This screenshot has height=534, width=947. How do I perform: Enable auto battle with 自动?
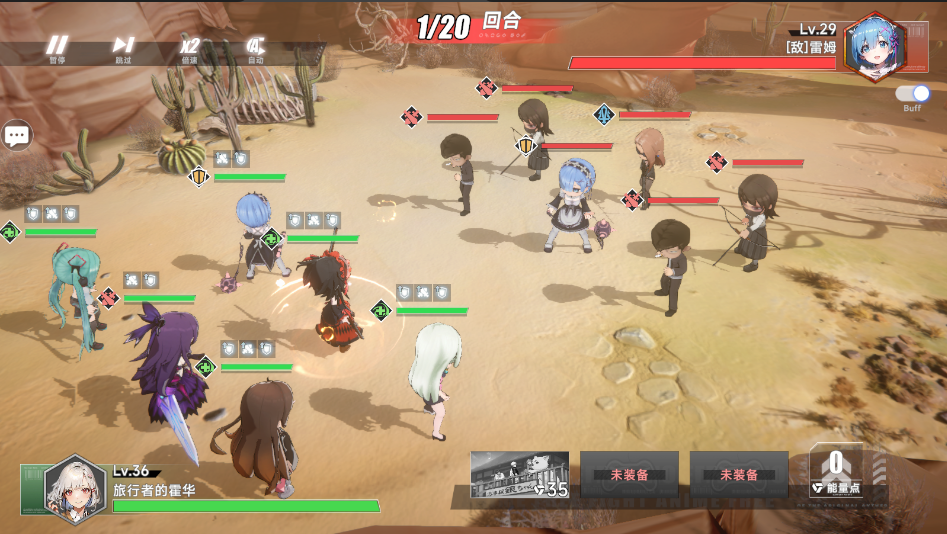pyautogui.click(x=255, y=47)
